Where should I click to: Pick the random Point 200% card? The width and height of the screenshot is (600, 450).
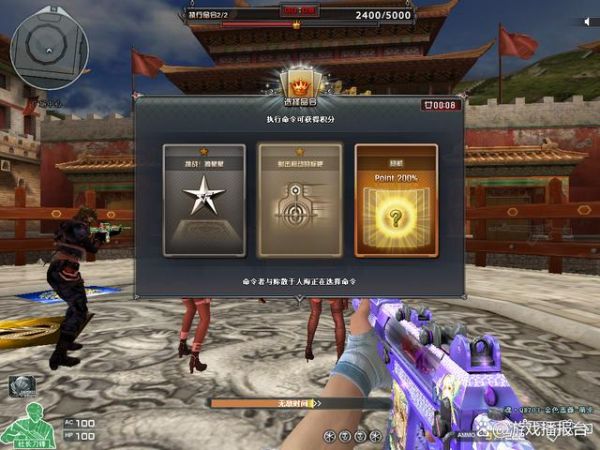[x=396, y=200]
